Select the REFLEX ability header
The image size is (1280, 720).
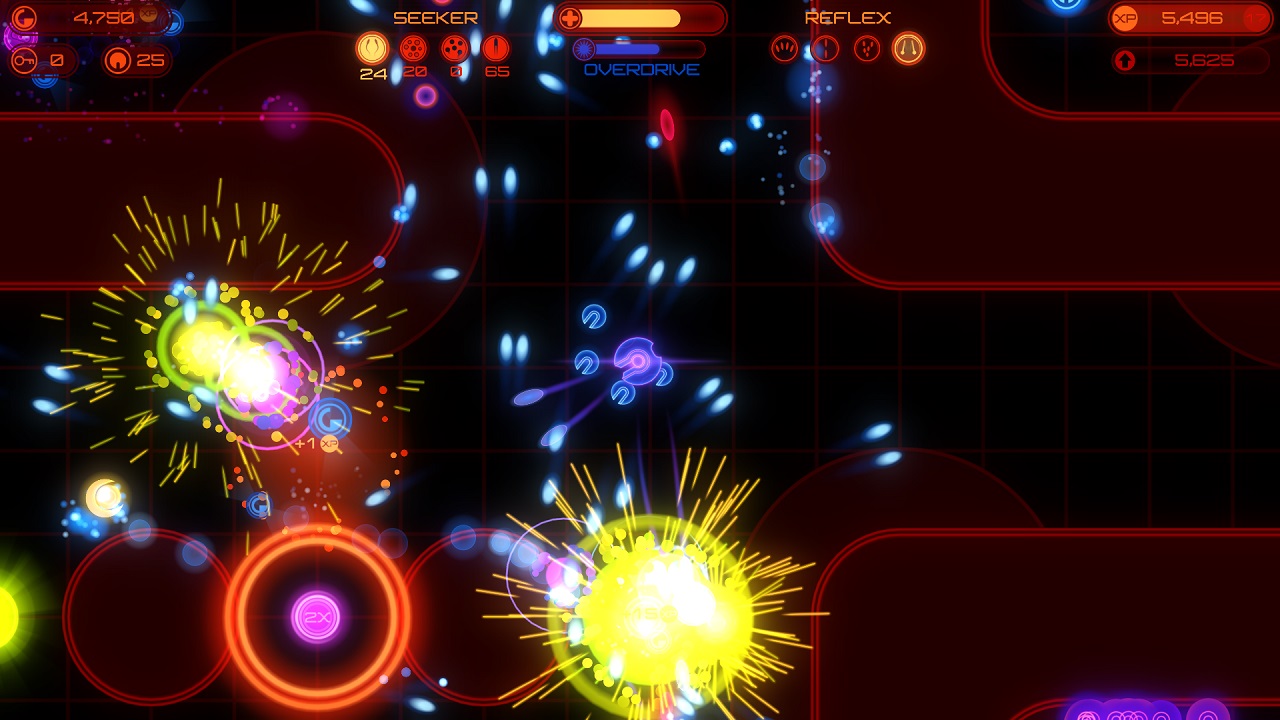click(x=846, y=17)
